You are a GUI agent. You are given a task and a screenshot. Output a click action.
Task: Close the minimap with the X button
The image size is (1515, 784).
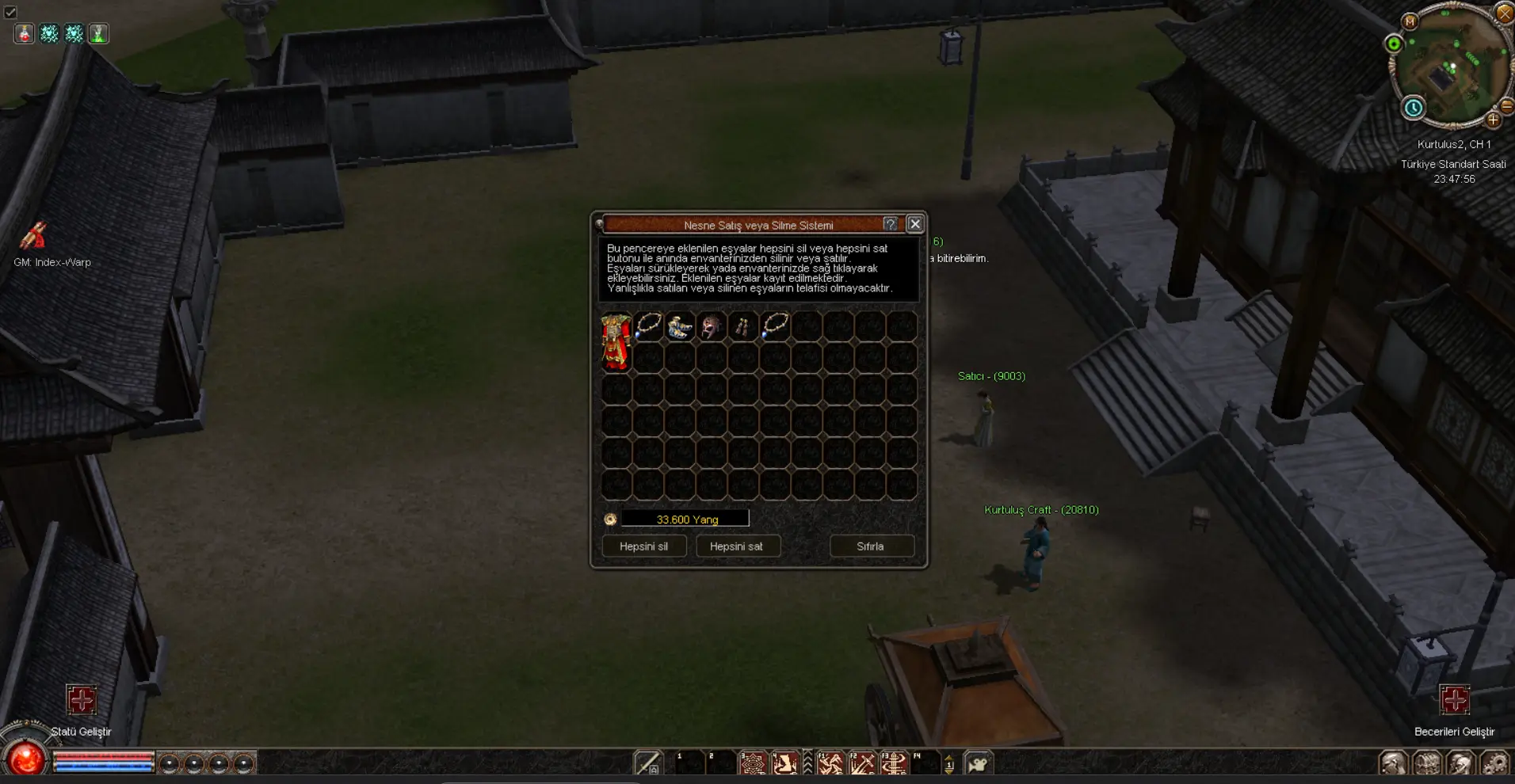tap(1504, 13)
